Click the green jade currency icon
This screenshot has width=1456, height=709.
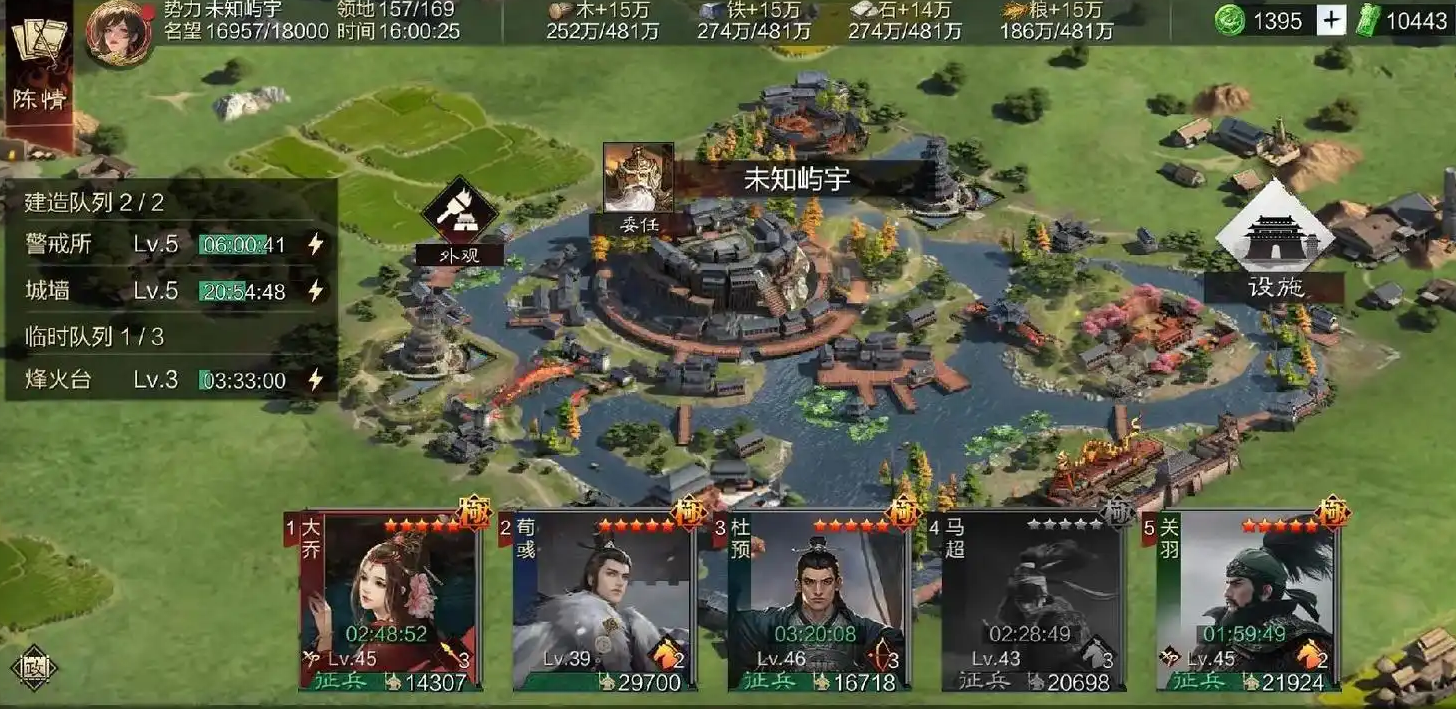[1231, 21]
